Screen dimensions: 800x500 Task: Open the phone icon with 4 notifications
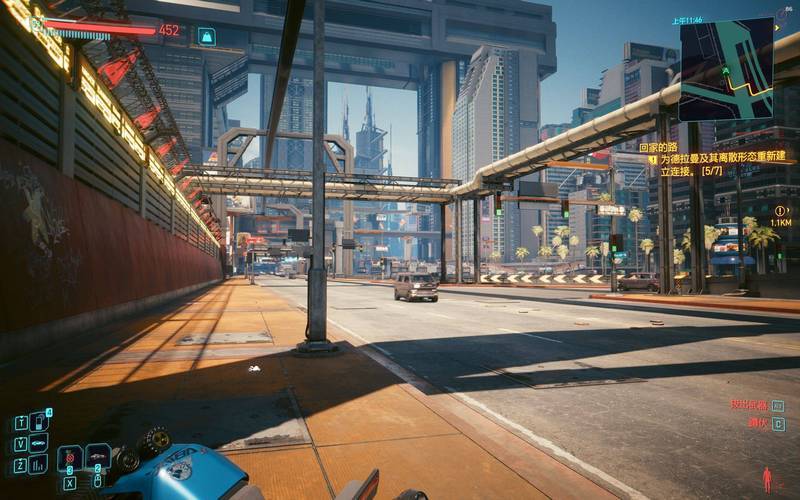(x=39, y=421)
